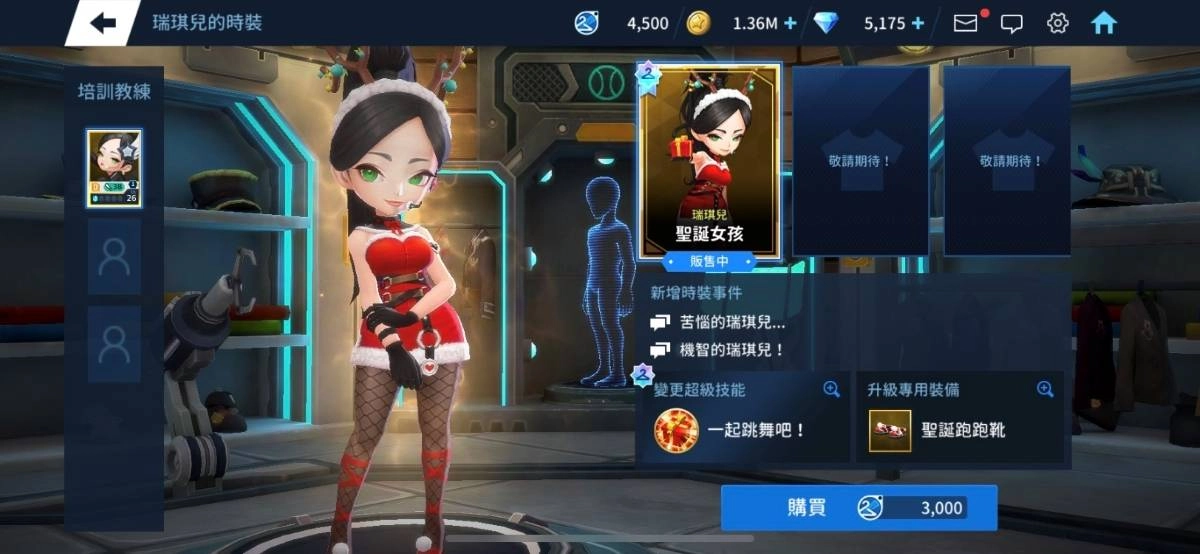Go back with the arrow button

[x=103, y=23]
